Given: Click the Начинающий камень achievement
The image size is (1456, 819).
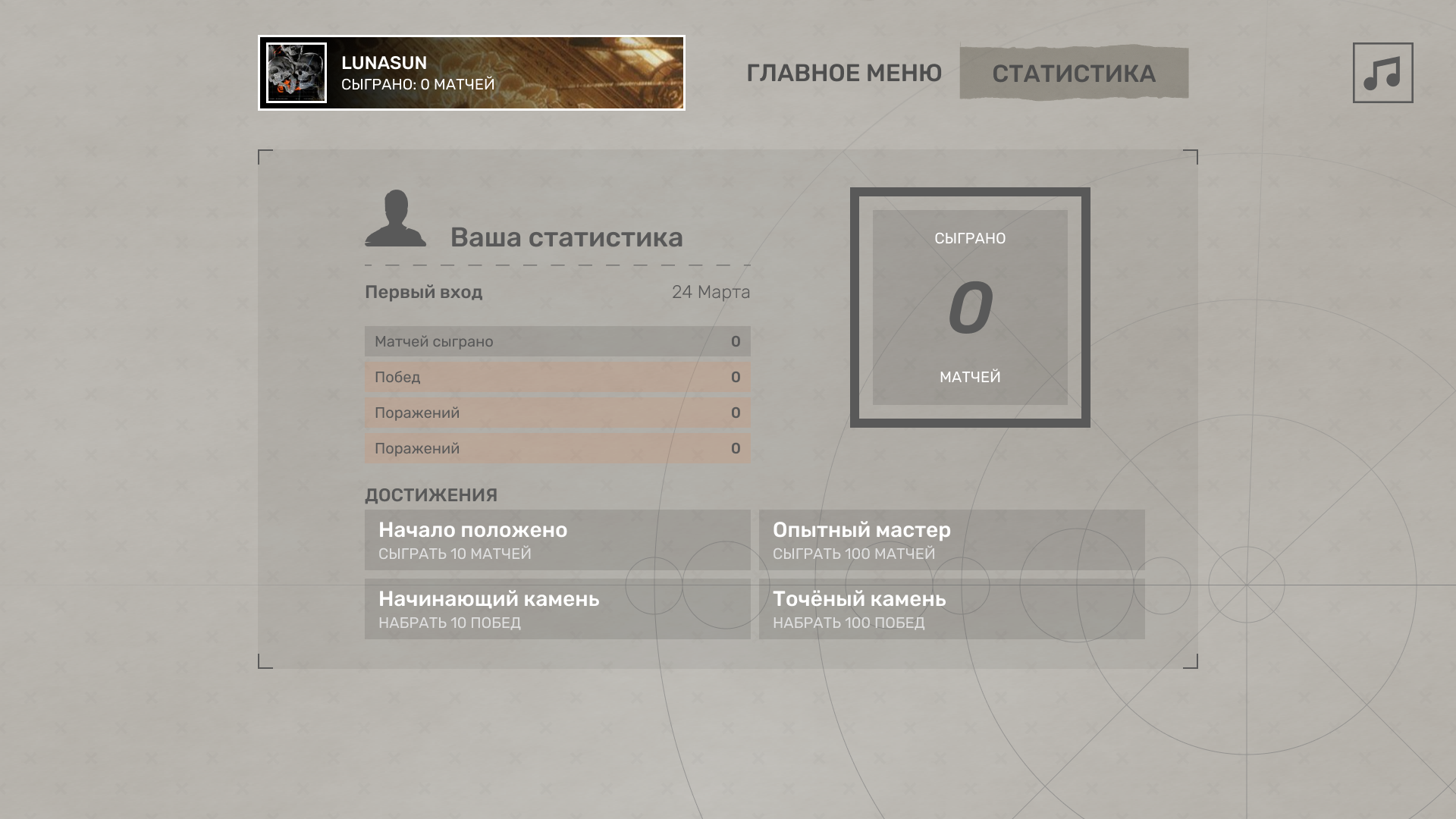Looking at the screenshot, I should tap(557, 608).
